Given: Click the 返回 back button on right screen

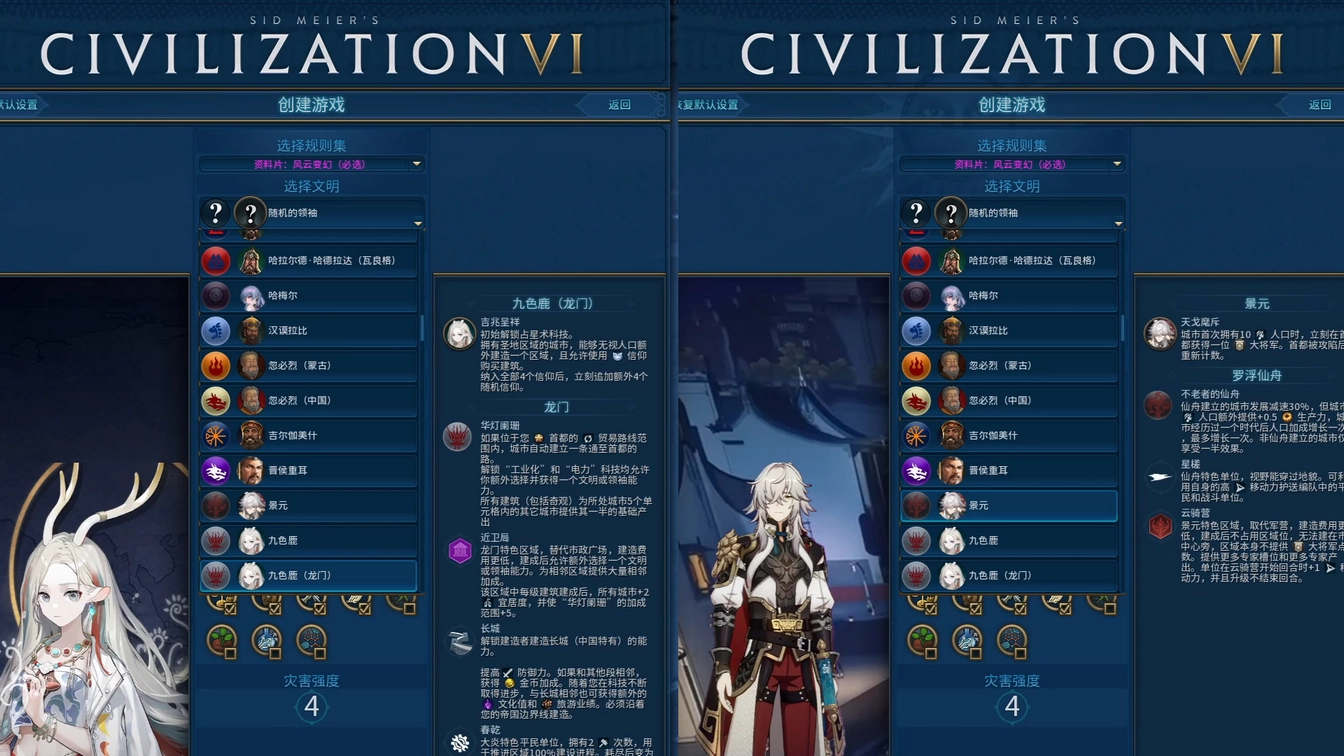Looking at the screenshot, I should [x=1320, y=105].
